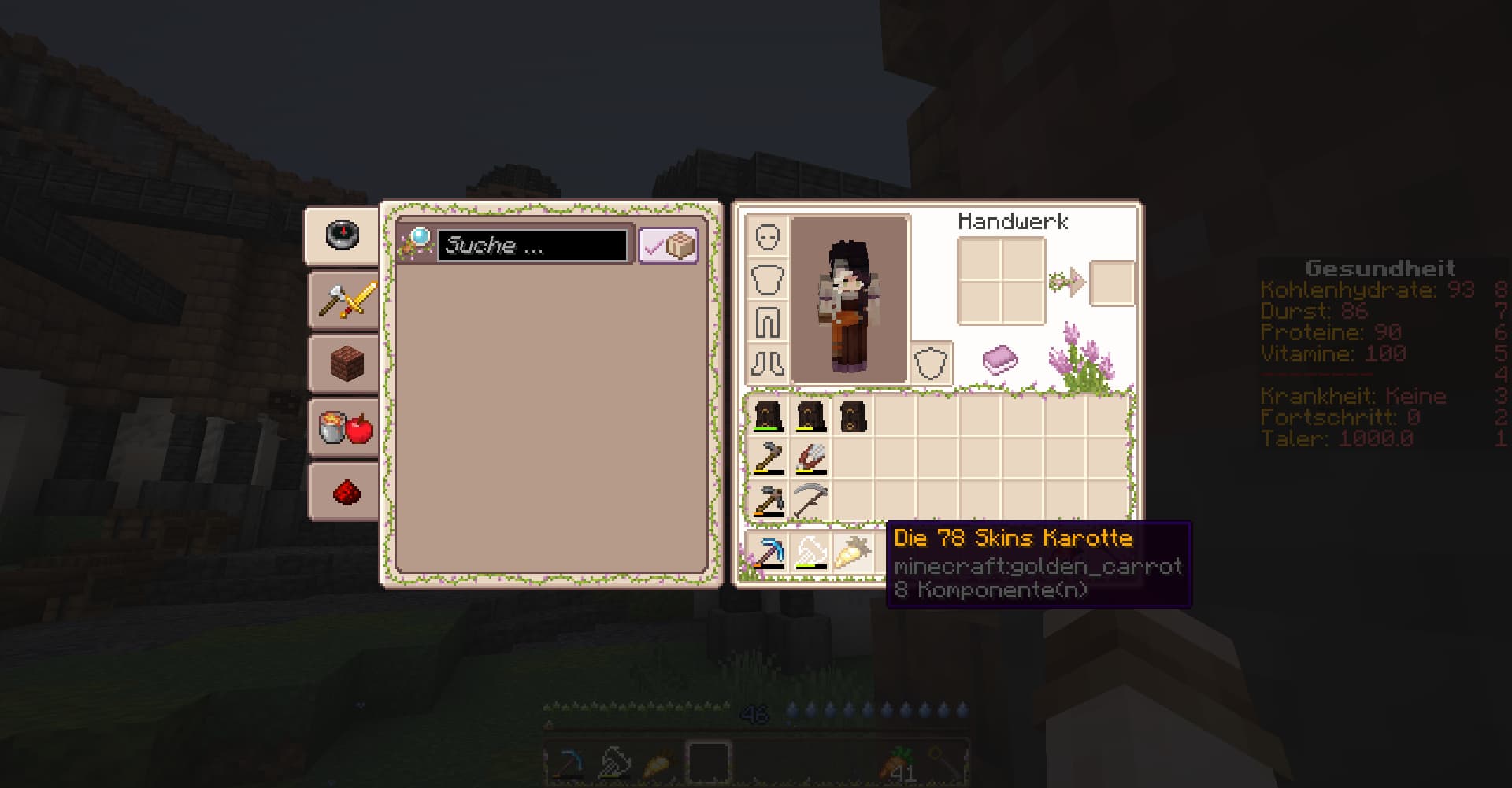
Task: Close the recipe book with pink book button
Action: pos(999,359)
